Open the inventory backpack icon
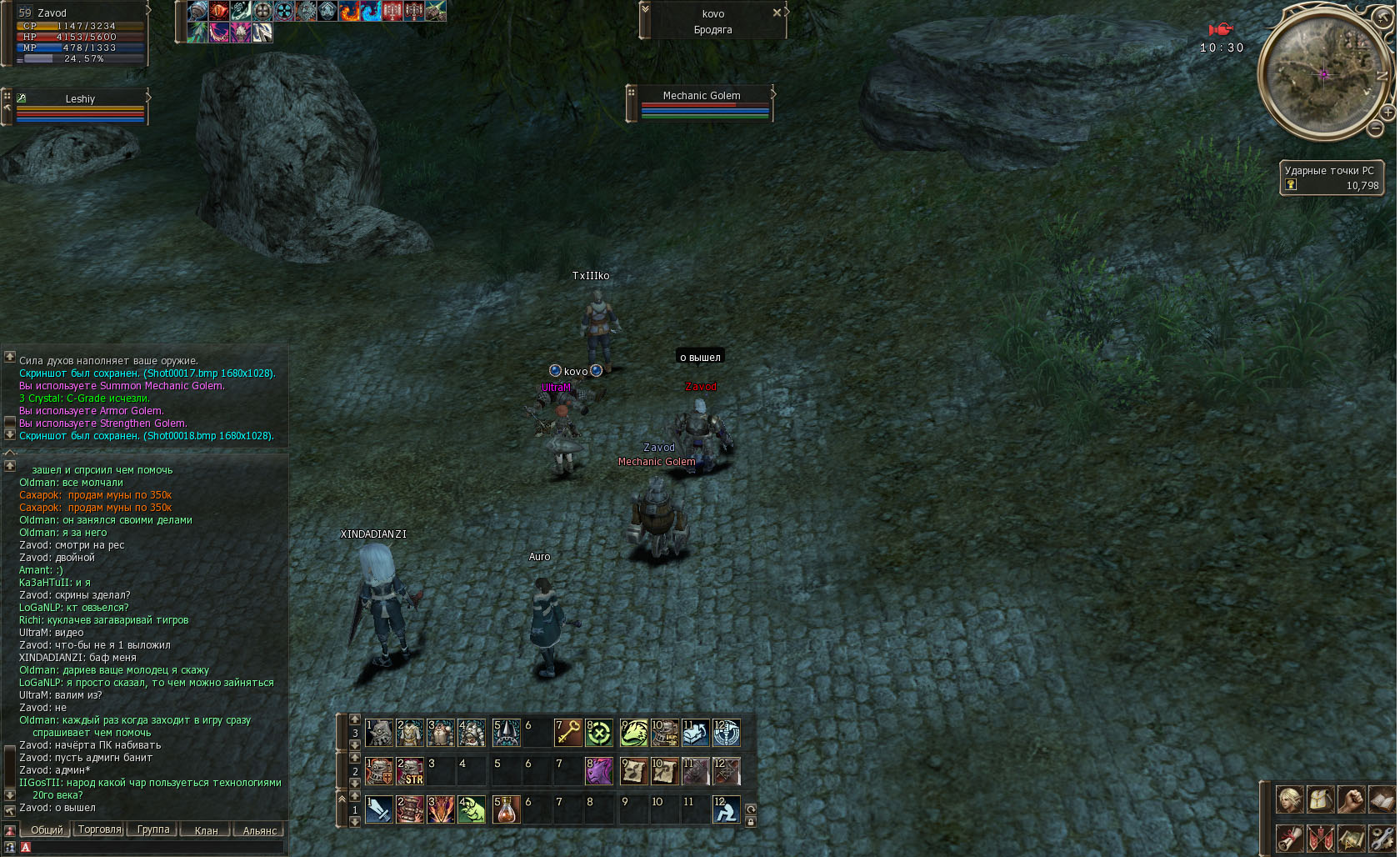1400x857 pixels. coord(1321,799)
